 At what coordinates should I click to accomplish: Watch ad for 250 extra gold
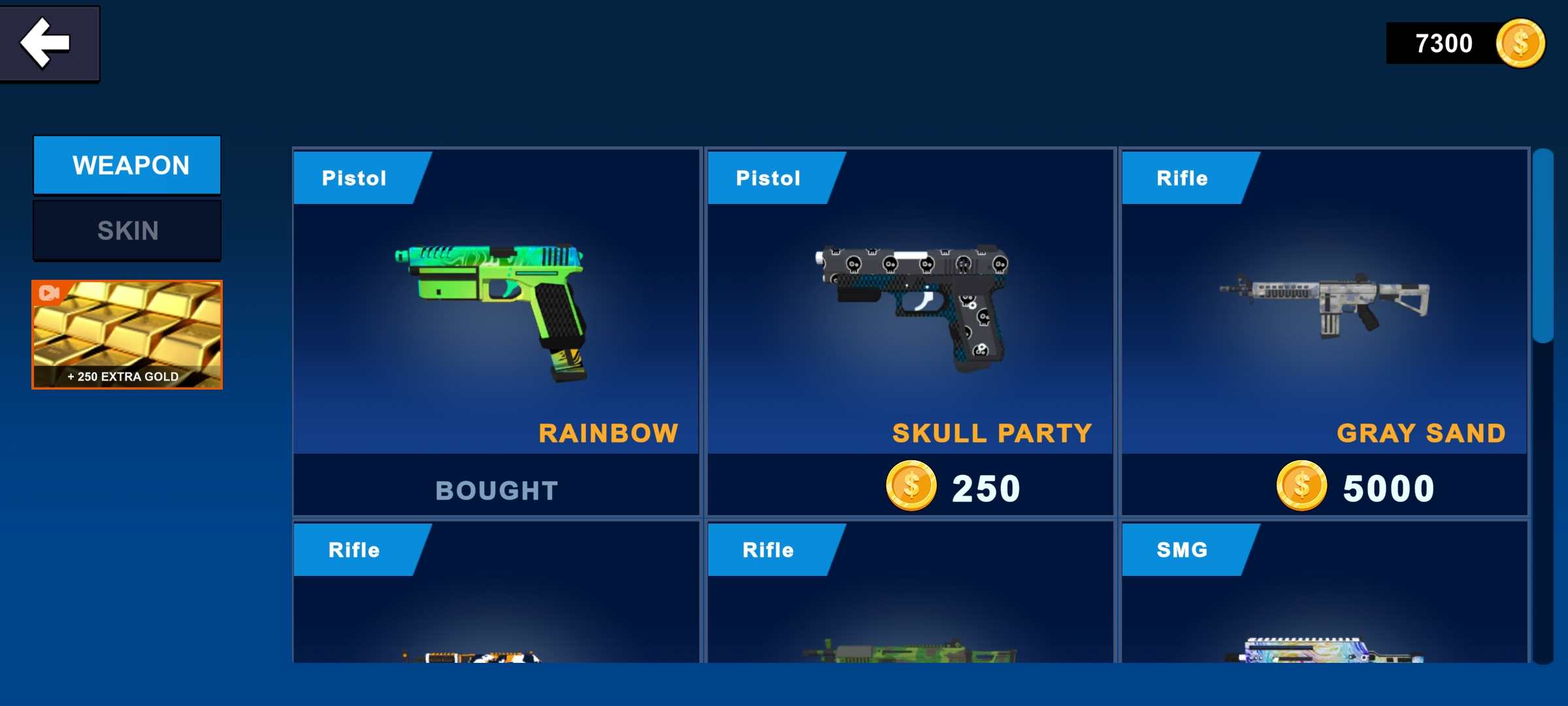pyautogui.click(x=127, y=335)
